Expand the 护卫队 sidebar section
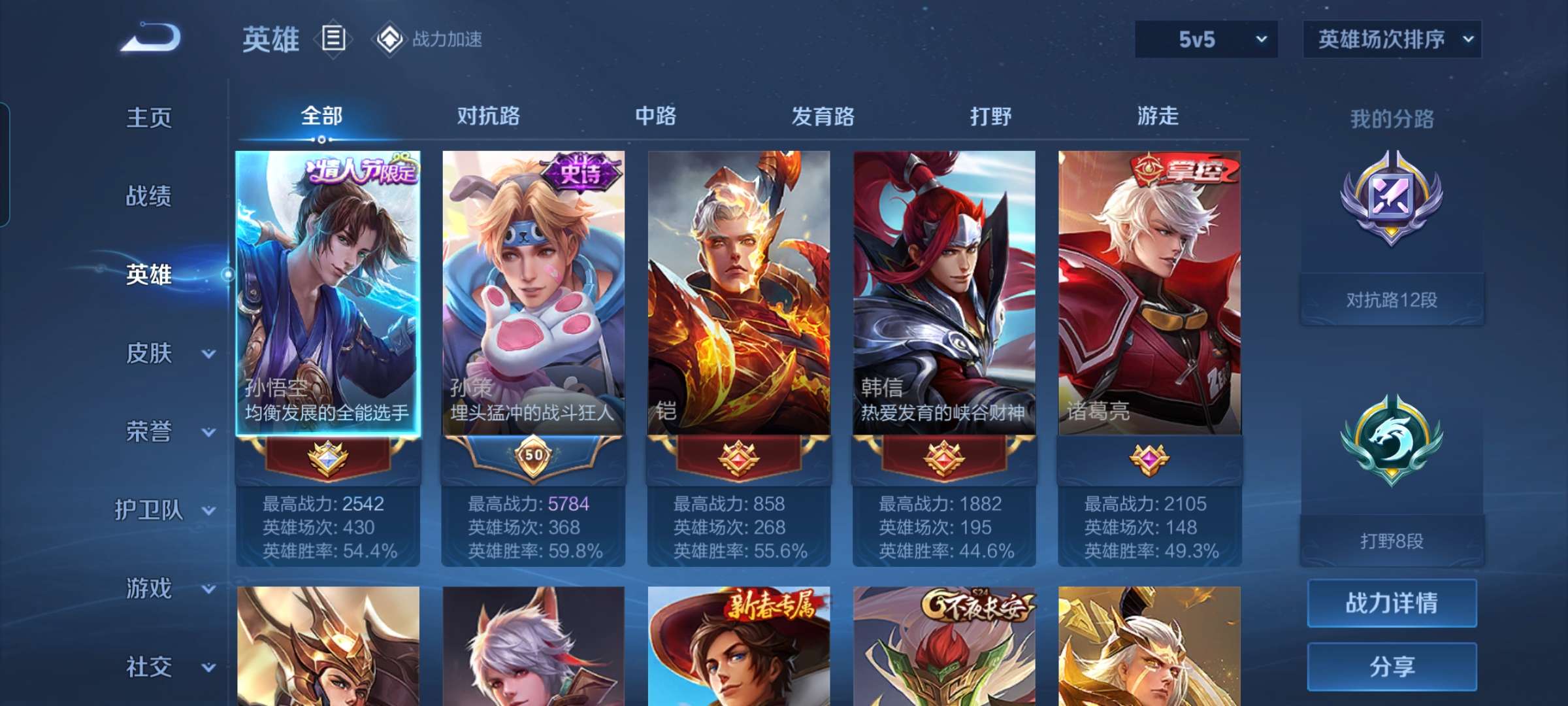Screen dimensions: 1568x706 [x=149, y=510]
